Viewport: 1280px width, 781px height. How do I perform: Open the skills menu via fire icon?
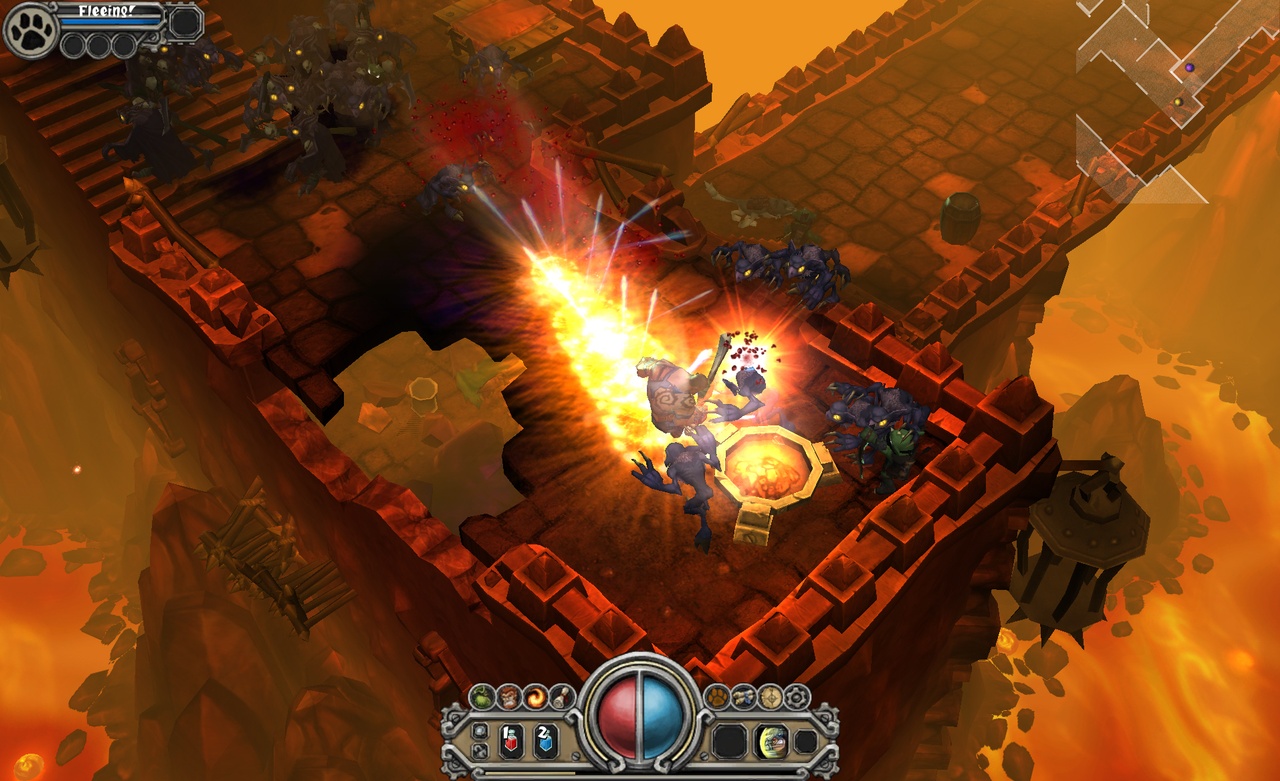[x=534, y=695]
